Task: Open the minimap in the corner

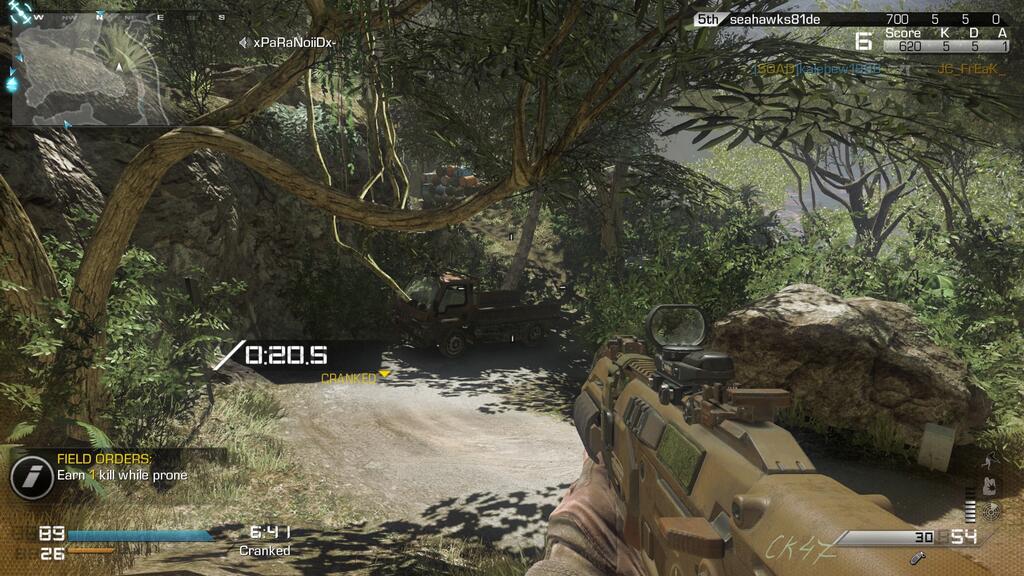Action: coord(88,71)
